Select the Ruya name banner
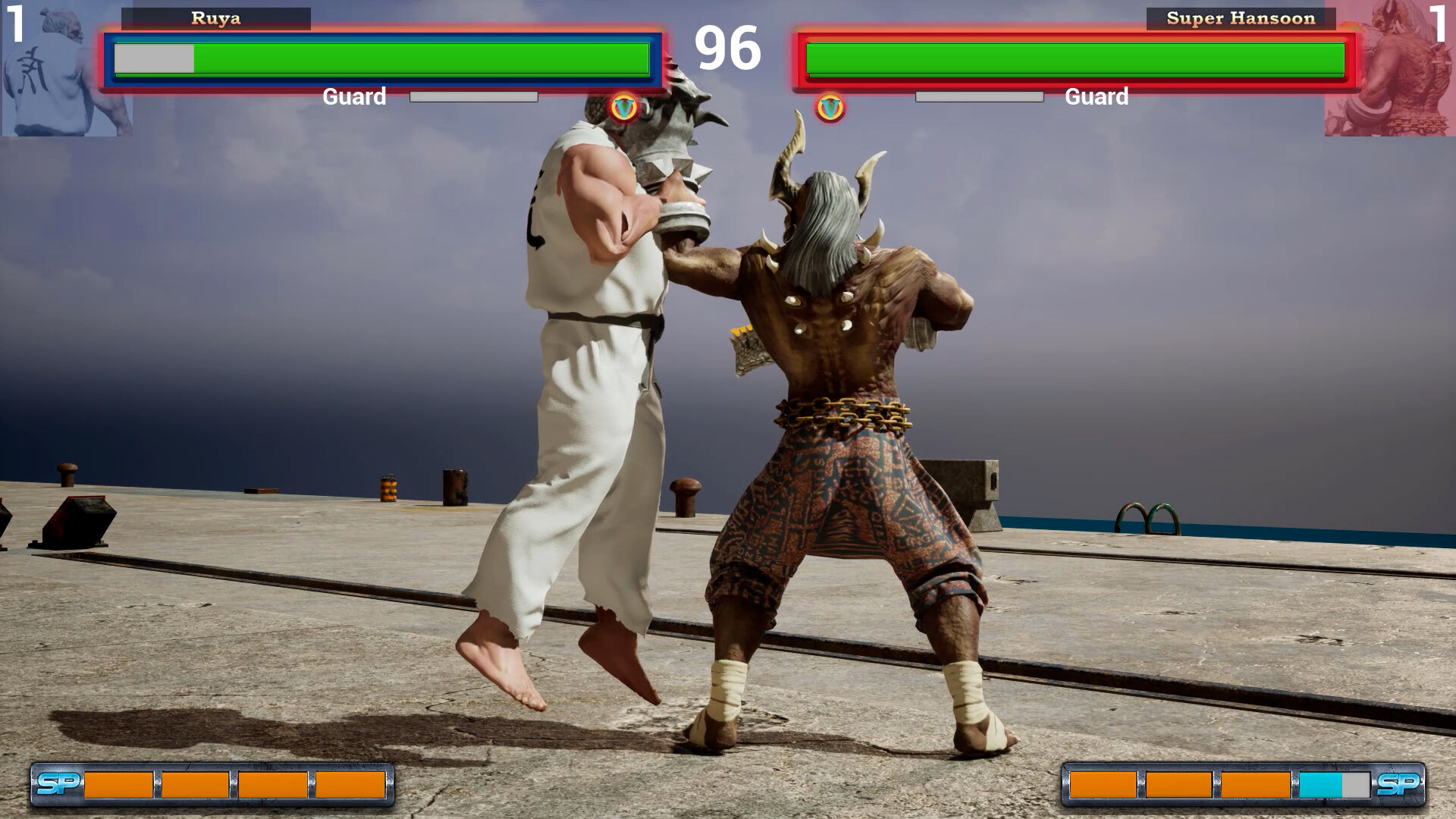This screenshot has height=819, width=1456. pos(220,19)
